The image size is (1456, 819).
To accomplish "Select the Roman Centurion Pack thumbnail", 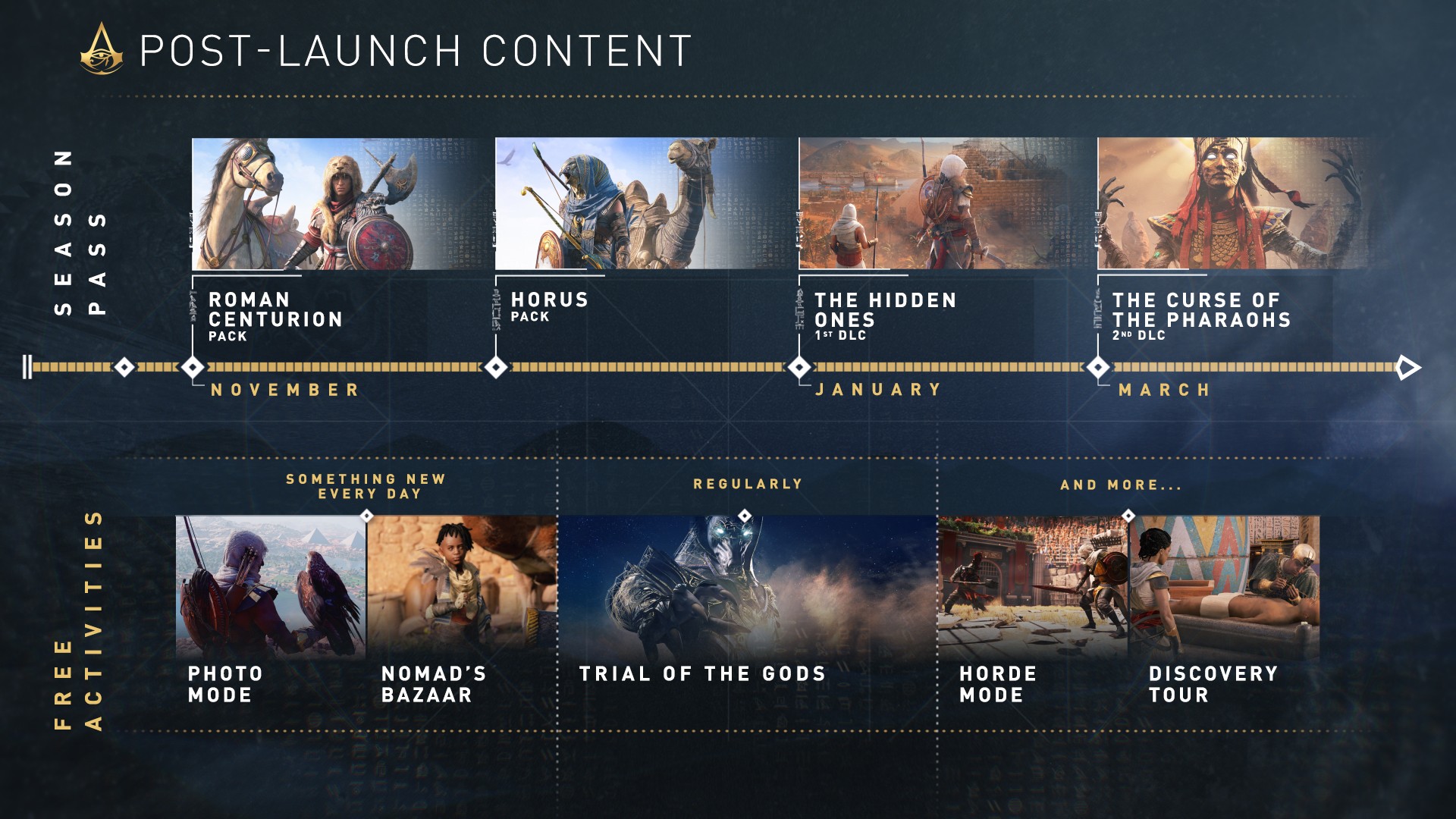I will pyautogui.click(x=341, y=203).
